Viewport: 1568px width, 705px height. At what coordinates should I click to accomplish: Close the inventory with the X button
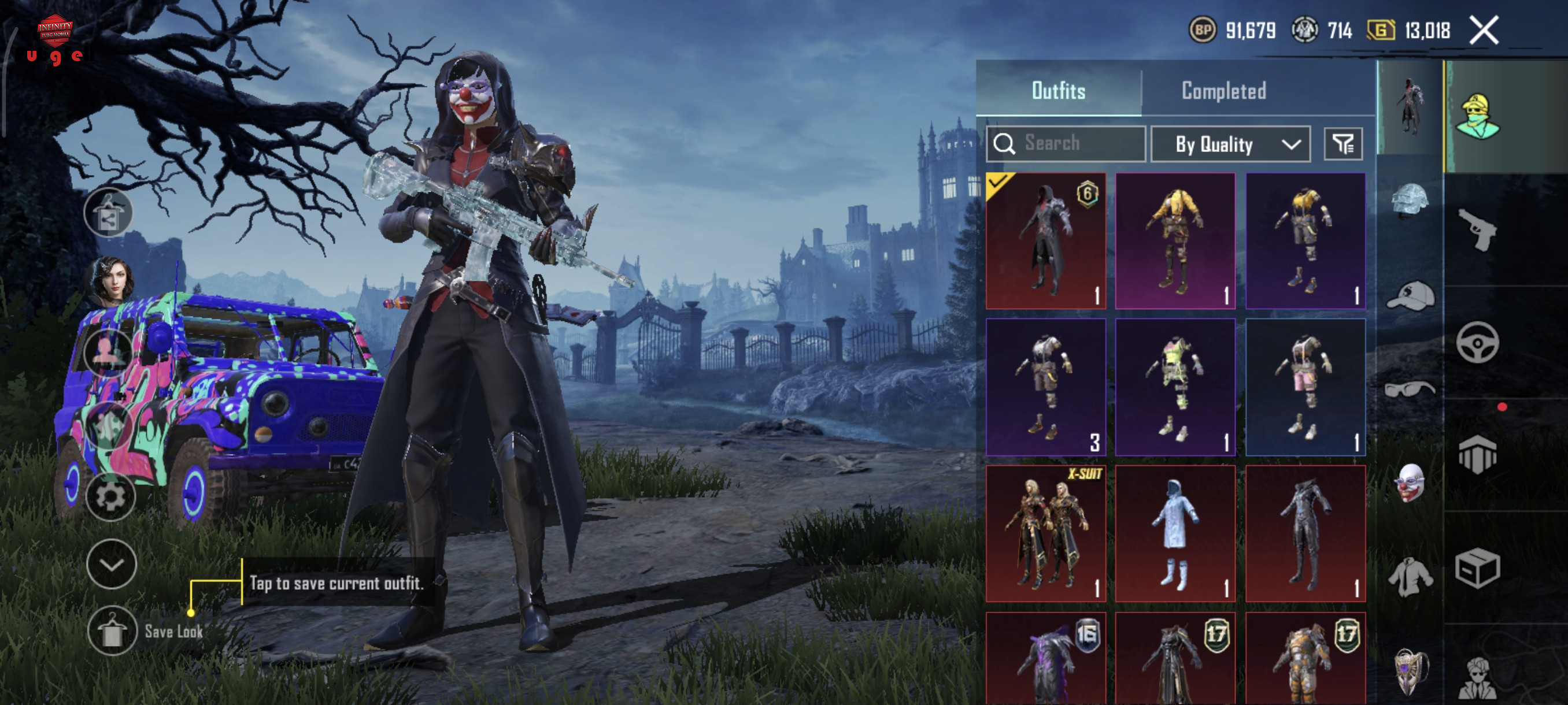pyautogui.click(x=1484, y=30)
